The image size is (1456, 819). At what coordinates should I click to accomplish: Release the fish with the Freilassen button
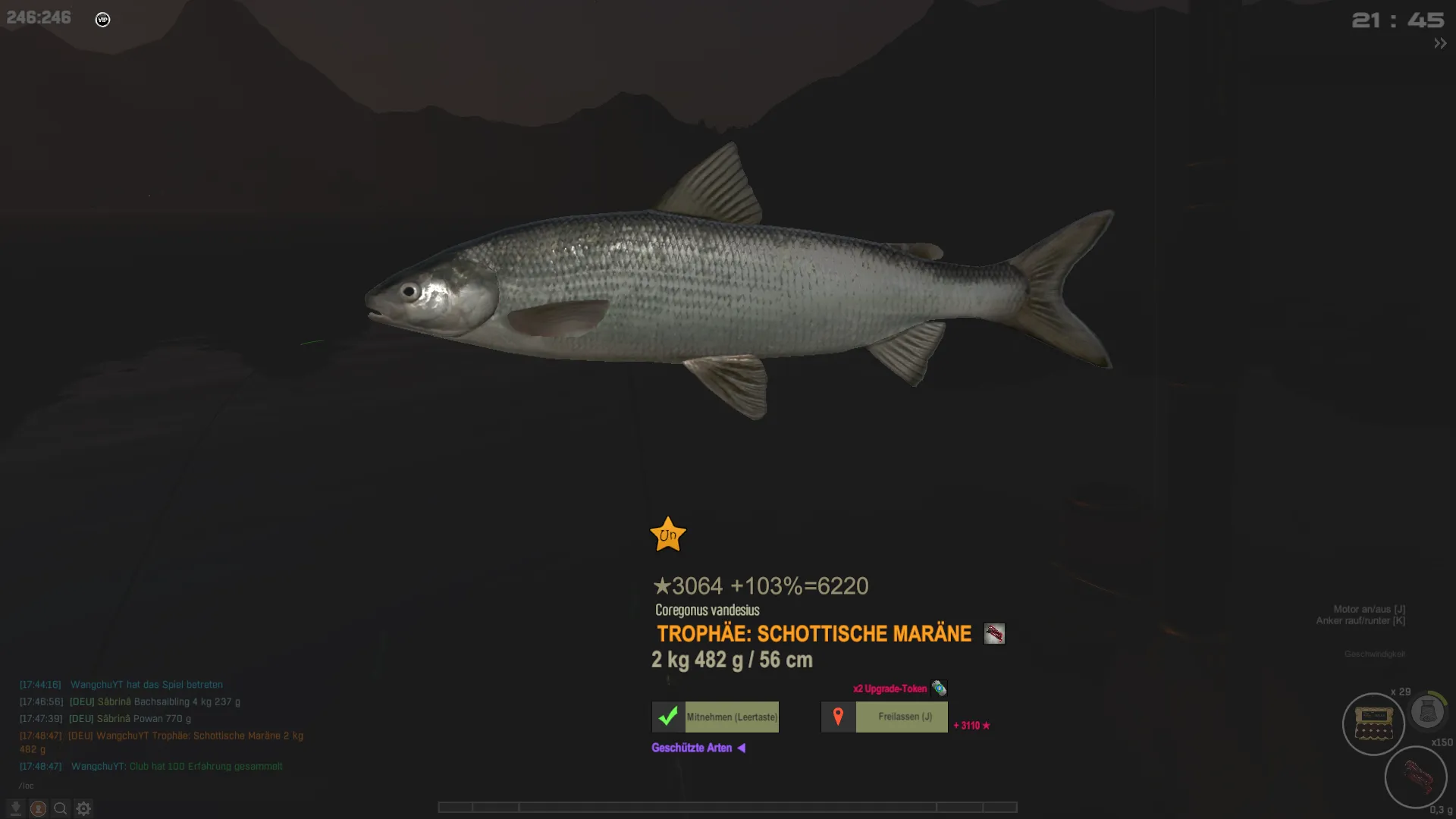pyautogui.click(x=884, y=717)
